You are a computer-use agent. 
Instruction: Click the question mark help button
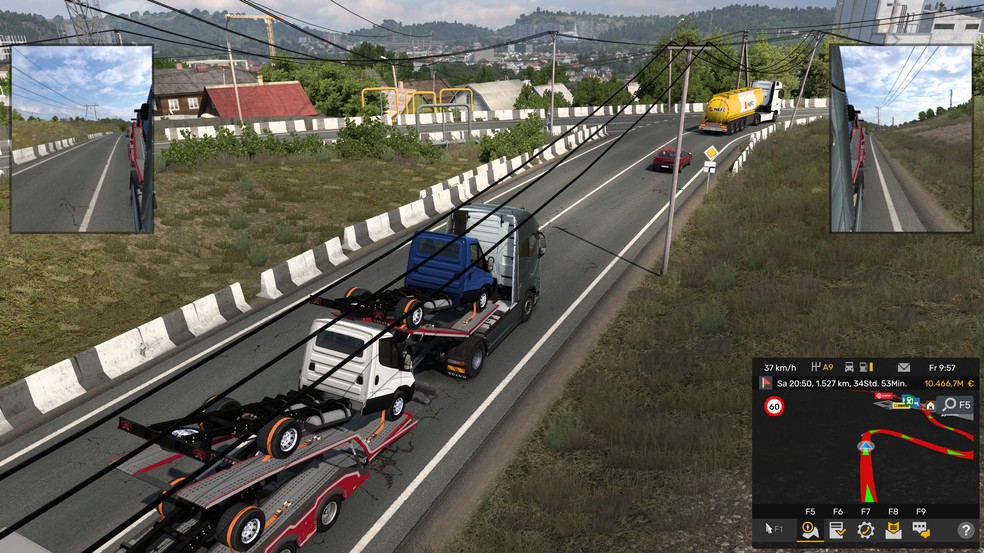click(965, 530)
